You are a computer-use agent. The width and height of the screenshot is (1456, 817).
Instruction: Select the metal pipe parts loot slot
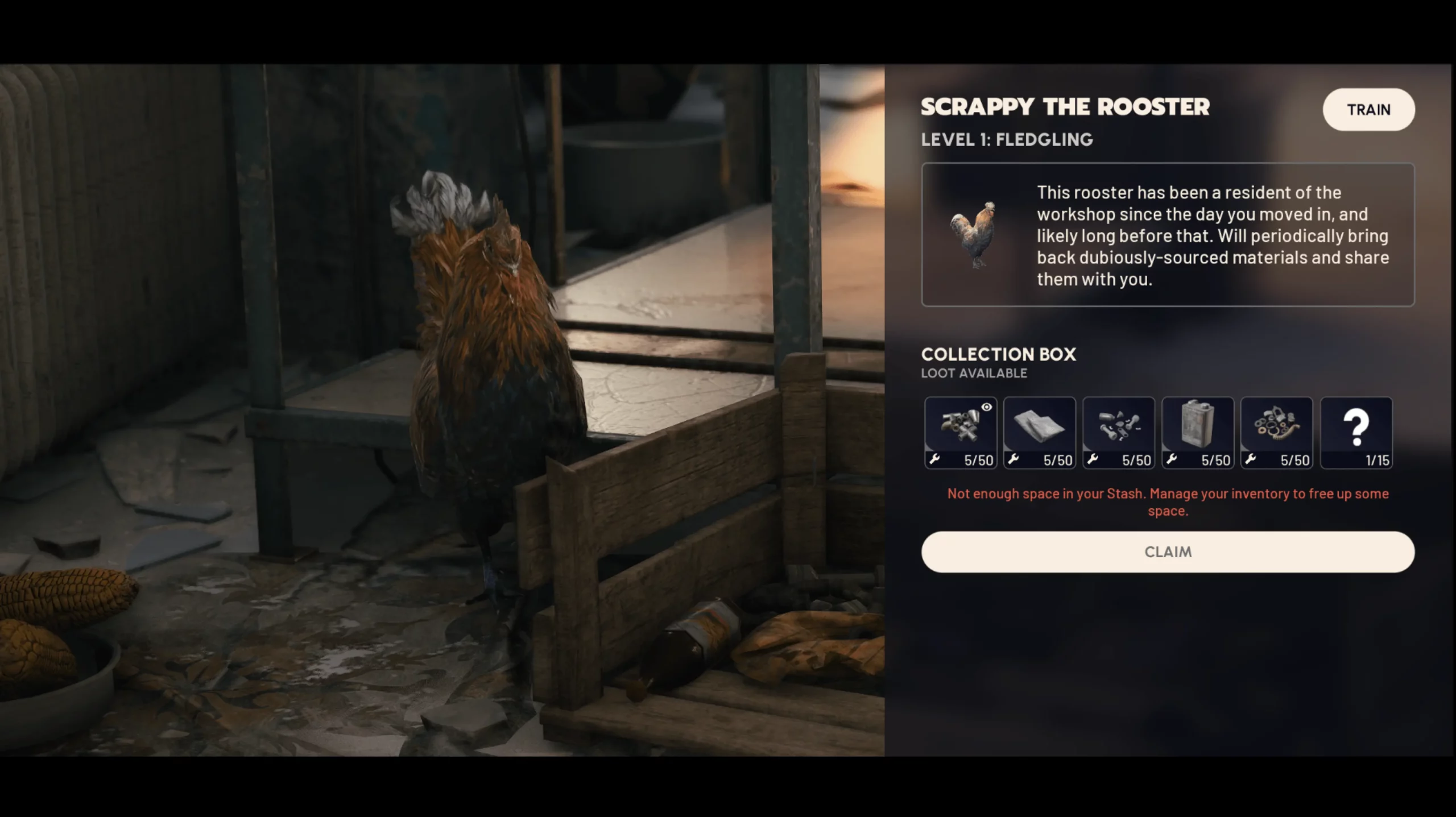pos(960,433)
